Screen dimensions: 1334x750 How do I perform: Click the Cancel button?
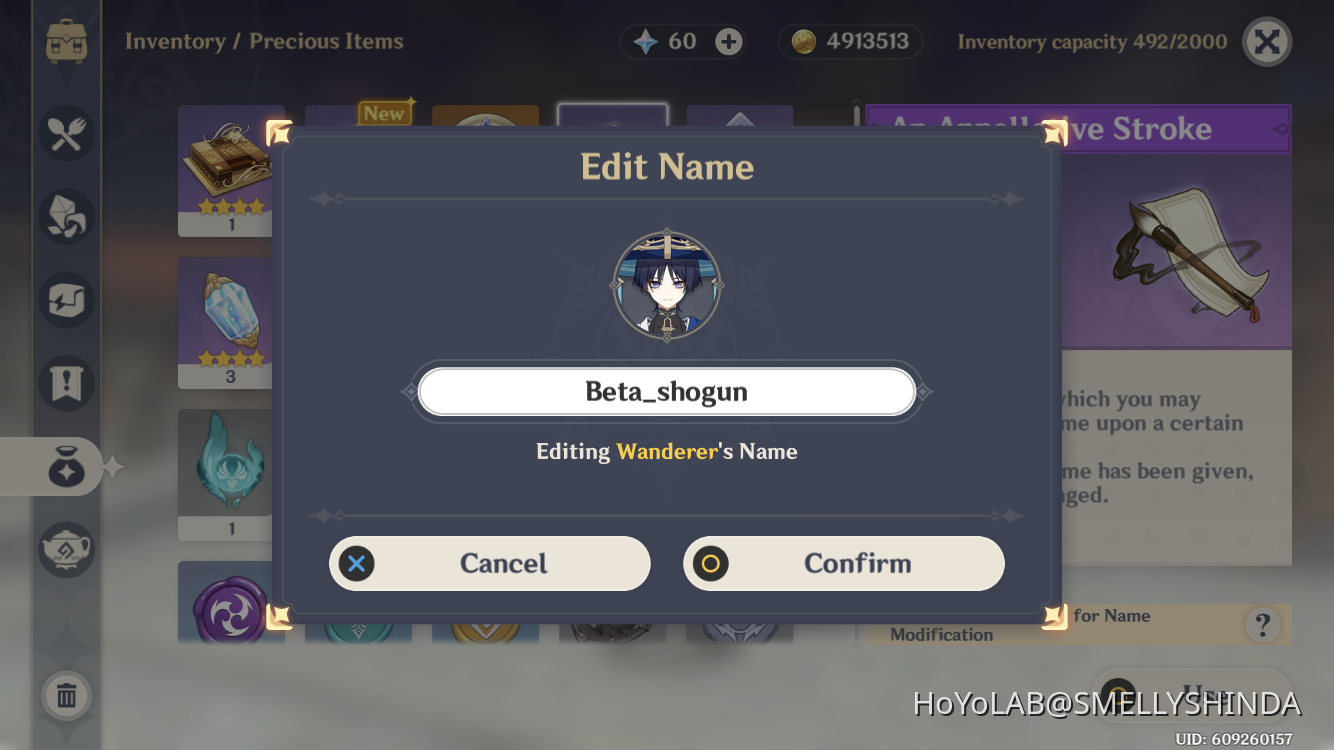pyautogui.click(x=489, y=563)
